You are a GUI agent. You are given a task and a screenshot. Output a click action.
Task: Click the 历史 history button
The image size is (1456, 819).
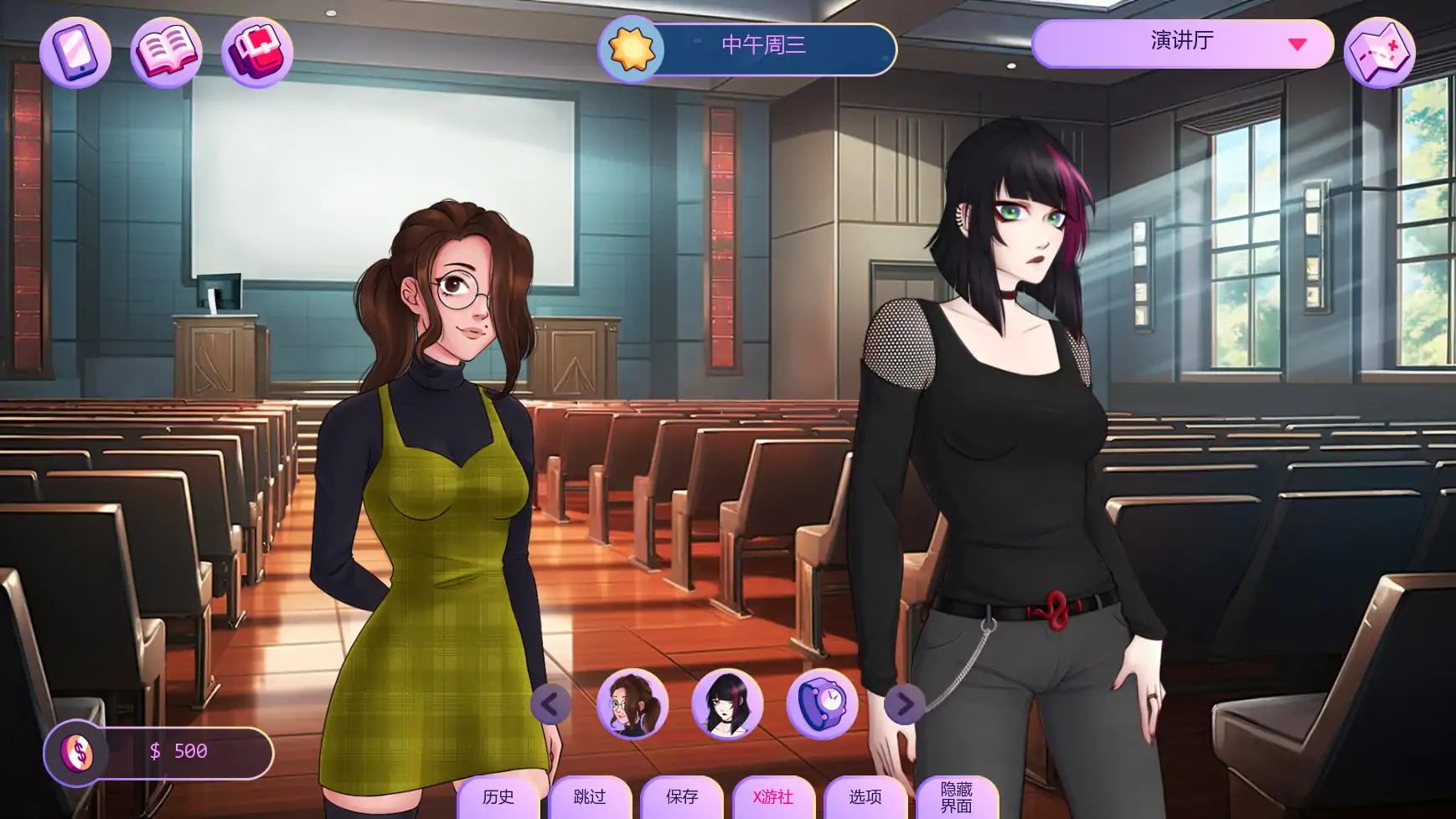[x=498, y=798]
